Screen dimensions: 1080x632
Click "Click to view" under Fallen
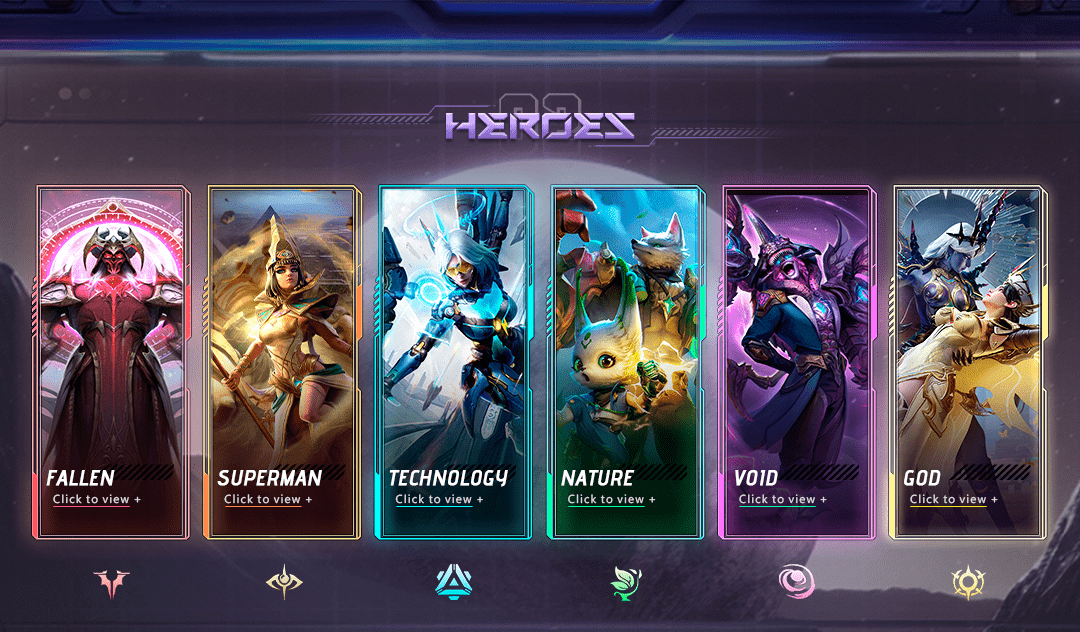[x=97, y=499]
